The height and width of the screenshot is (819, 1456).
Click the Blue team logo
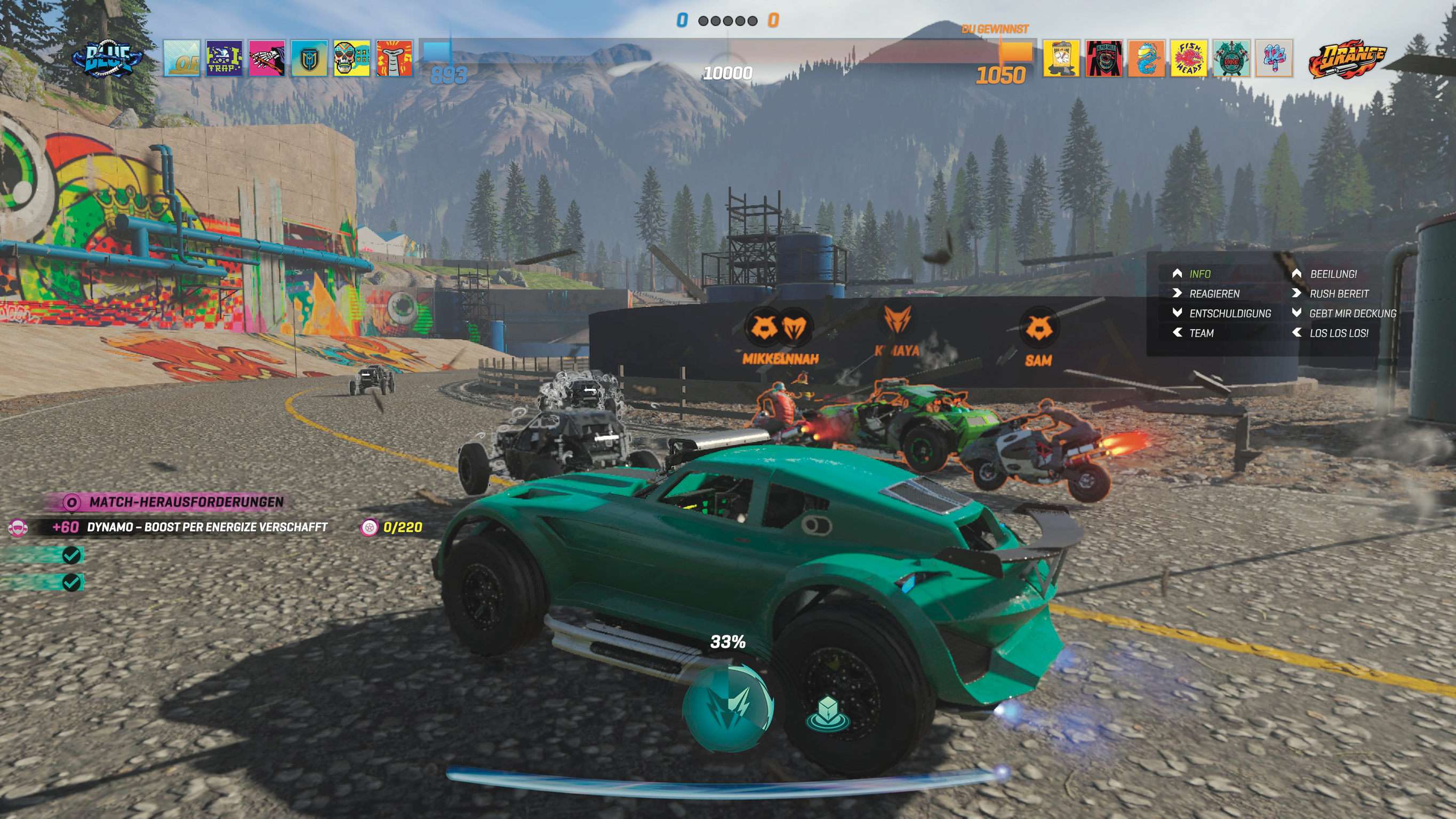pos(107,58)
